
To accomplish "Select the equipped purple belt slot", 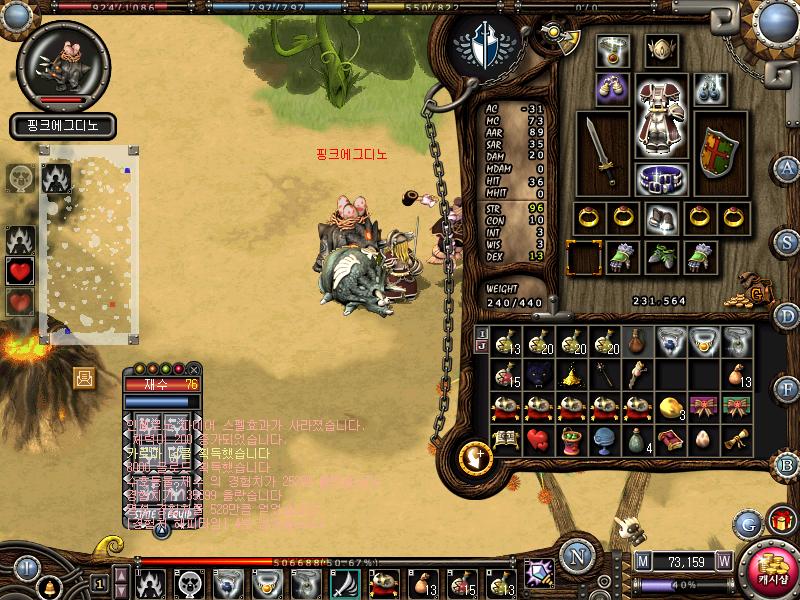I will (660, 180).
